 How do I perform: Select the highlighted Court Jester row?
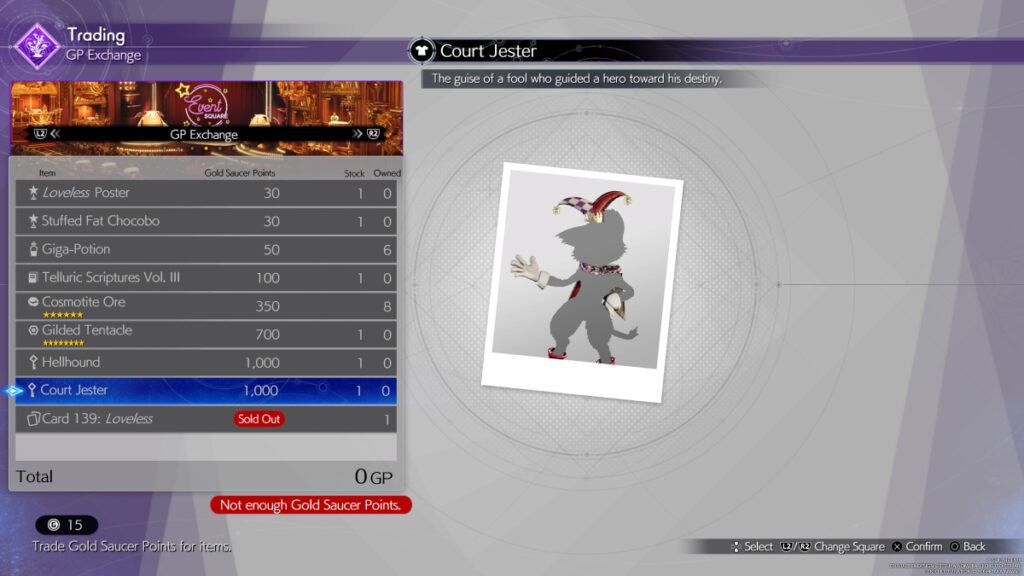[x=206, y=390]
